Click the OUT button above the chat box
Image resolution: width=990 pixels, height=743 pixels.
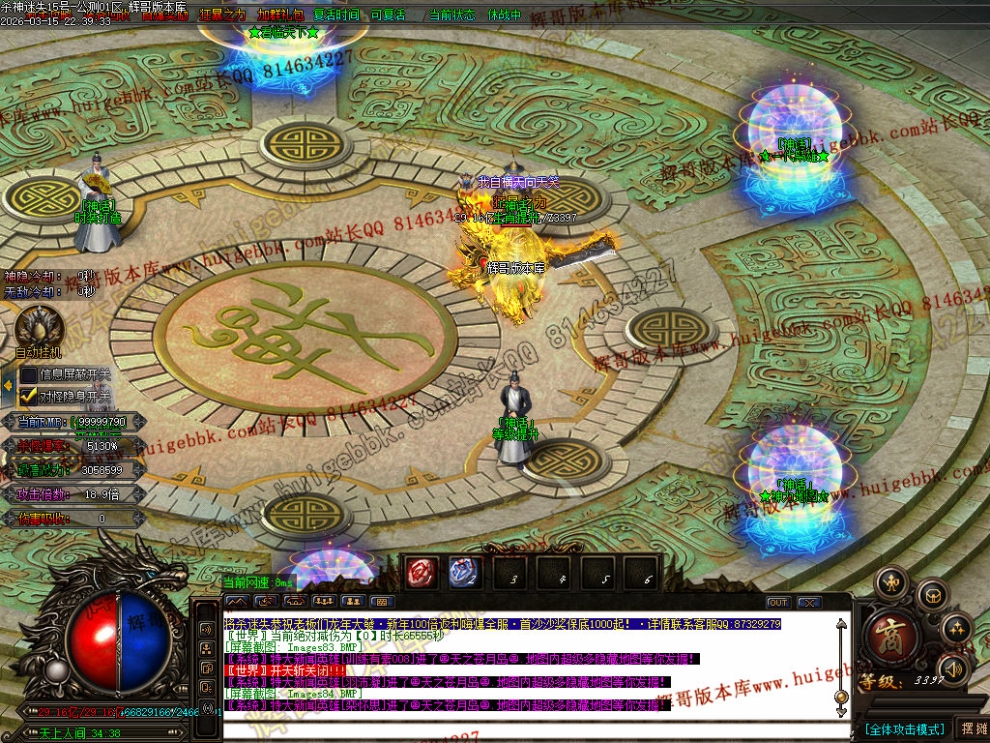[778, 602]
